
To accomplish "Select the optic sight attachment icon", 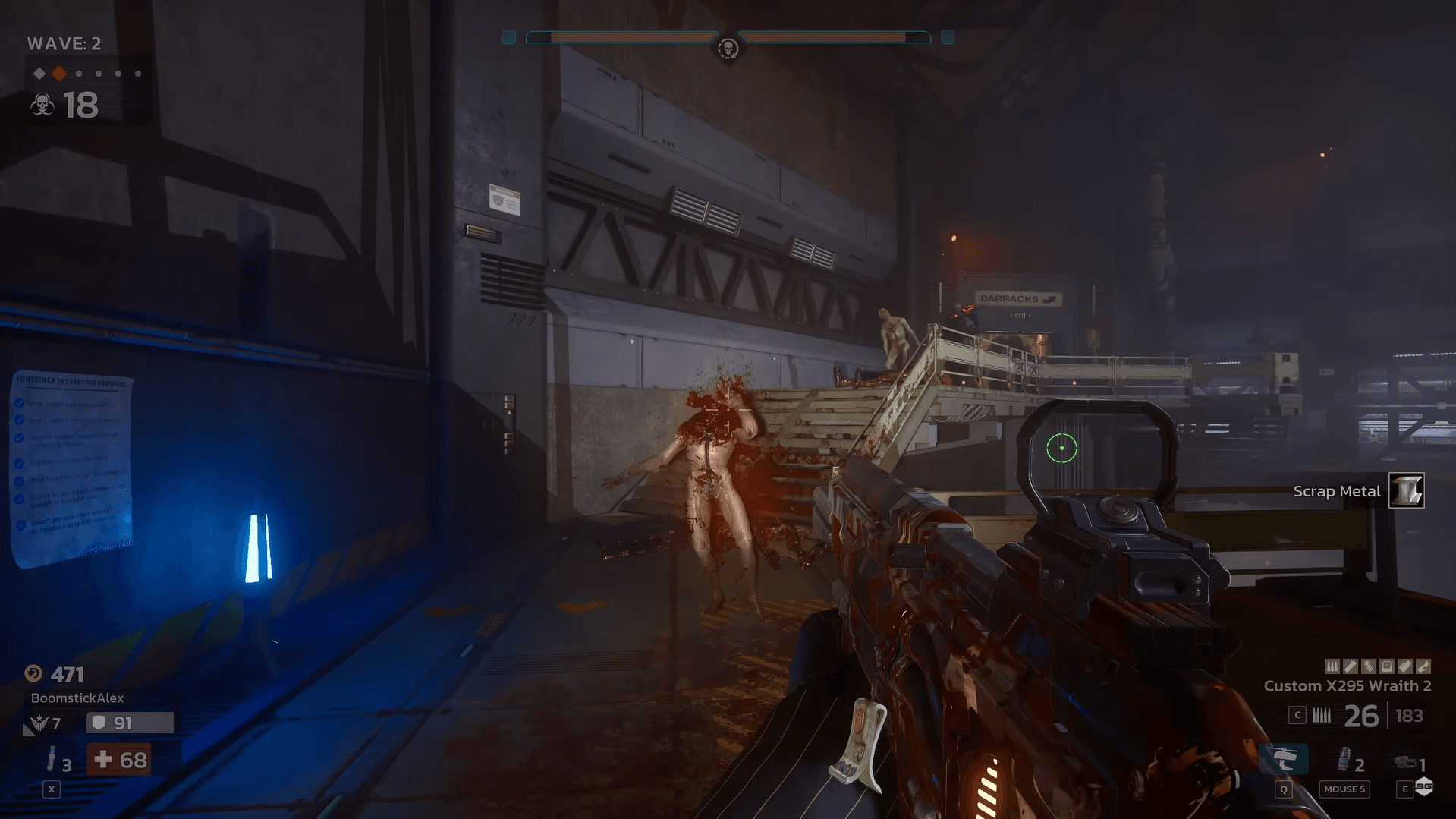I will [x=1386, y=666].
